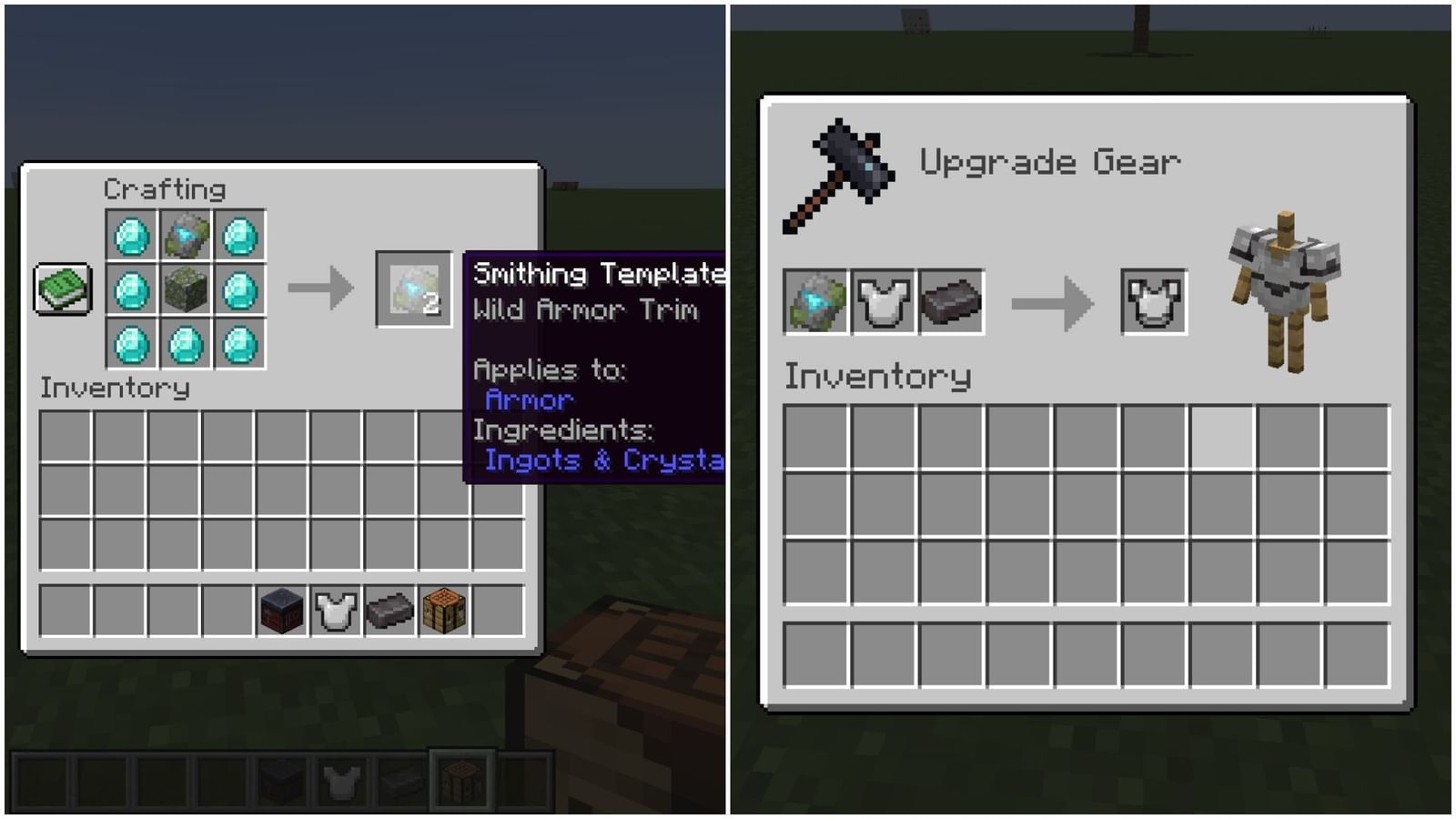1456x819 pixels.
Task: Select the iron chestplate in left inventory row
Action: pyautogui.click(x=333, y=610)
